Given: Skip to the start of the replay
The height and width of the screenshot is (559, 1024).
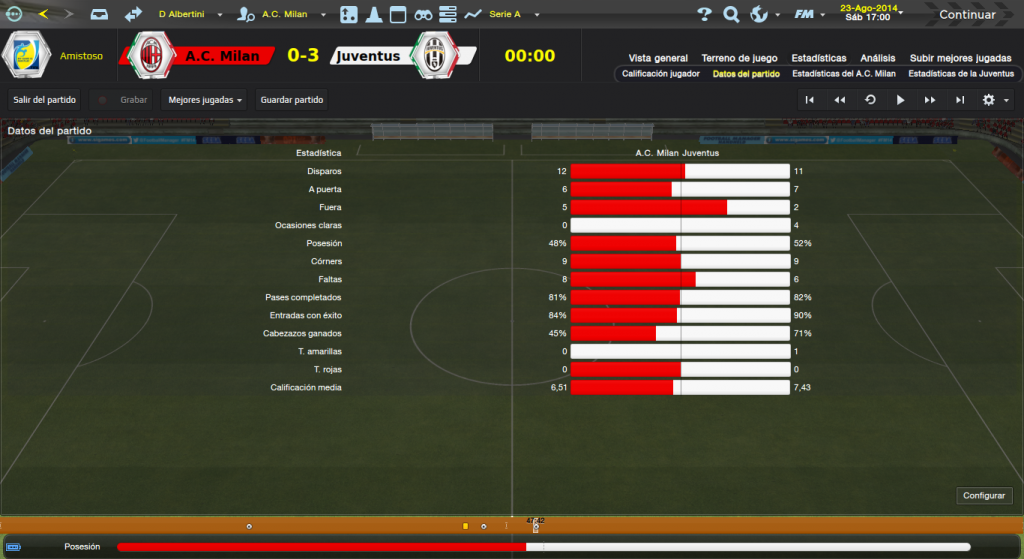Looking at the screenshot, I should (810, 100).
